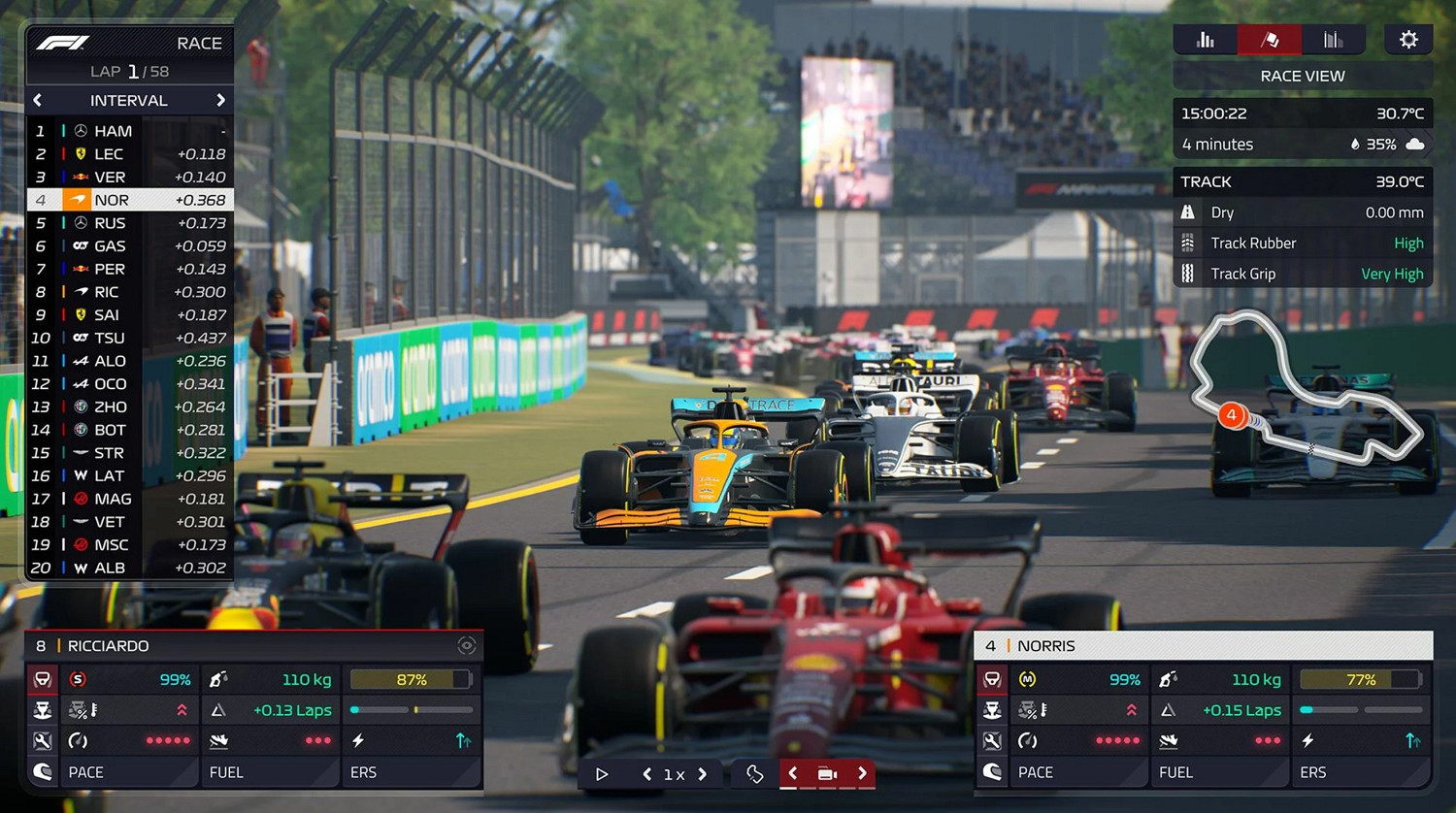
Task: Select the wrench icon on Ricciardo's panel
Action: (x=43, y=741)
